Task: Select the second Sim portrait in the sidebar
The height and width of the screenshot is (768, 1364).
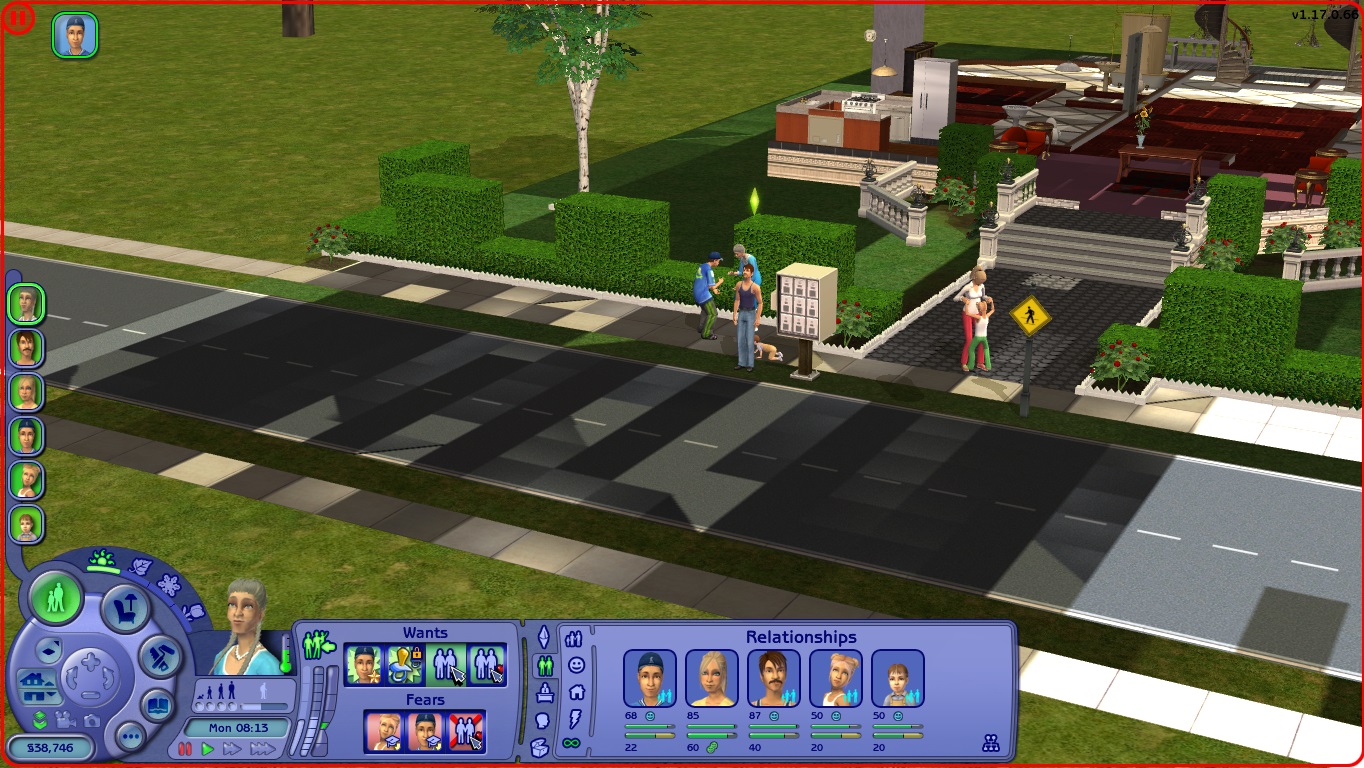Action: tap(25, 348)
